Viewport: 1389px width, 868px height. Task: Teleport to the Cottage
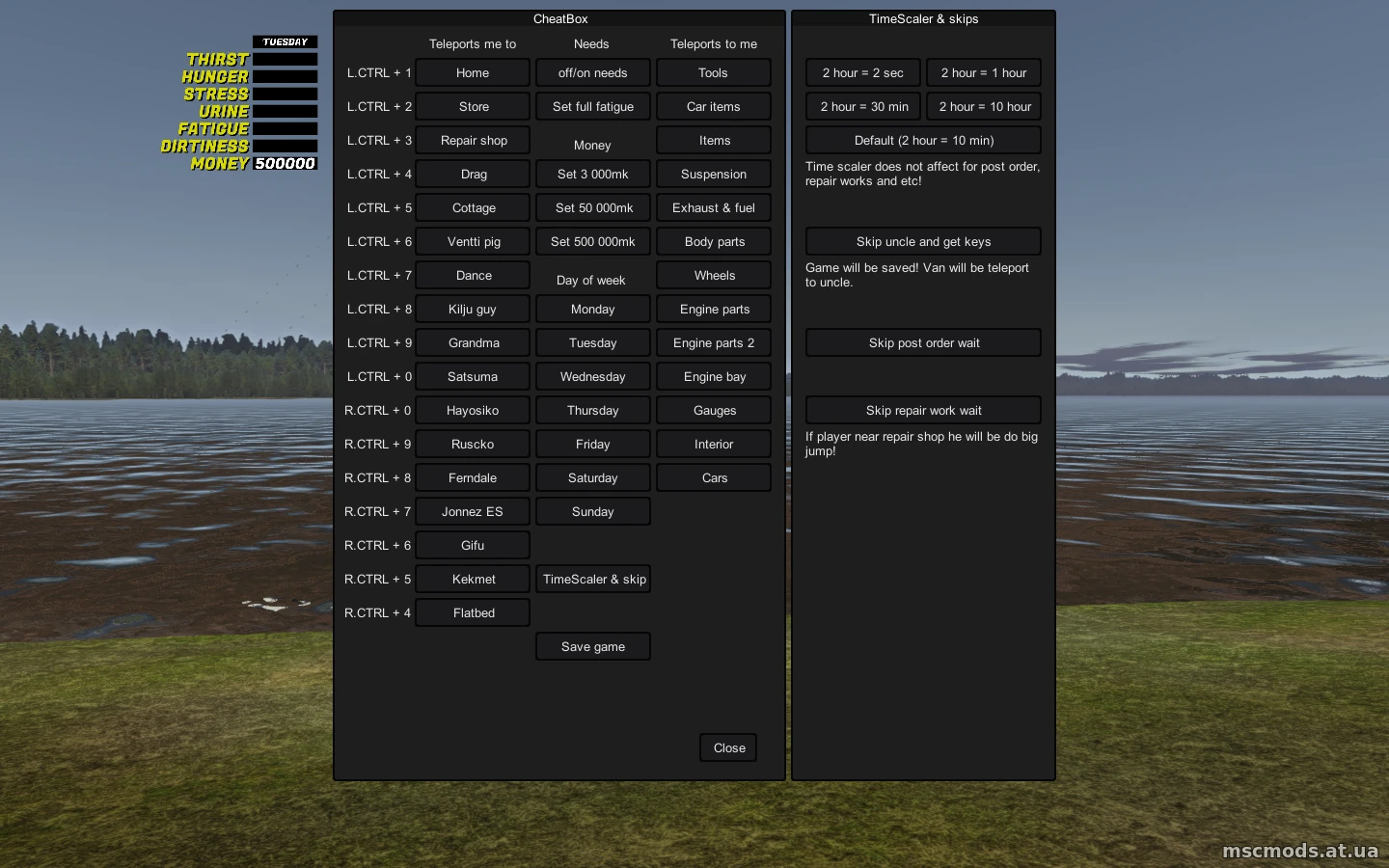473,207
